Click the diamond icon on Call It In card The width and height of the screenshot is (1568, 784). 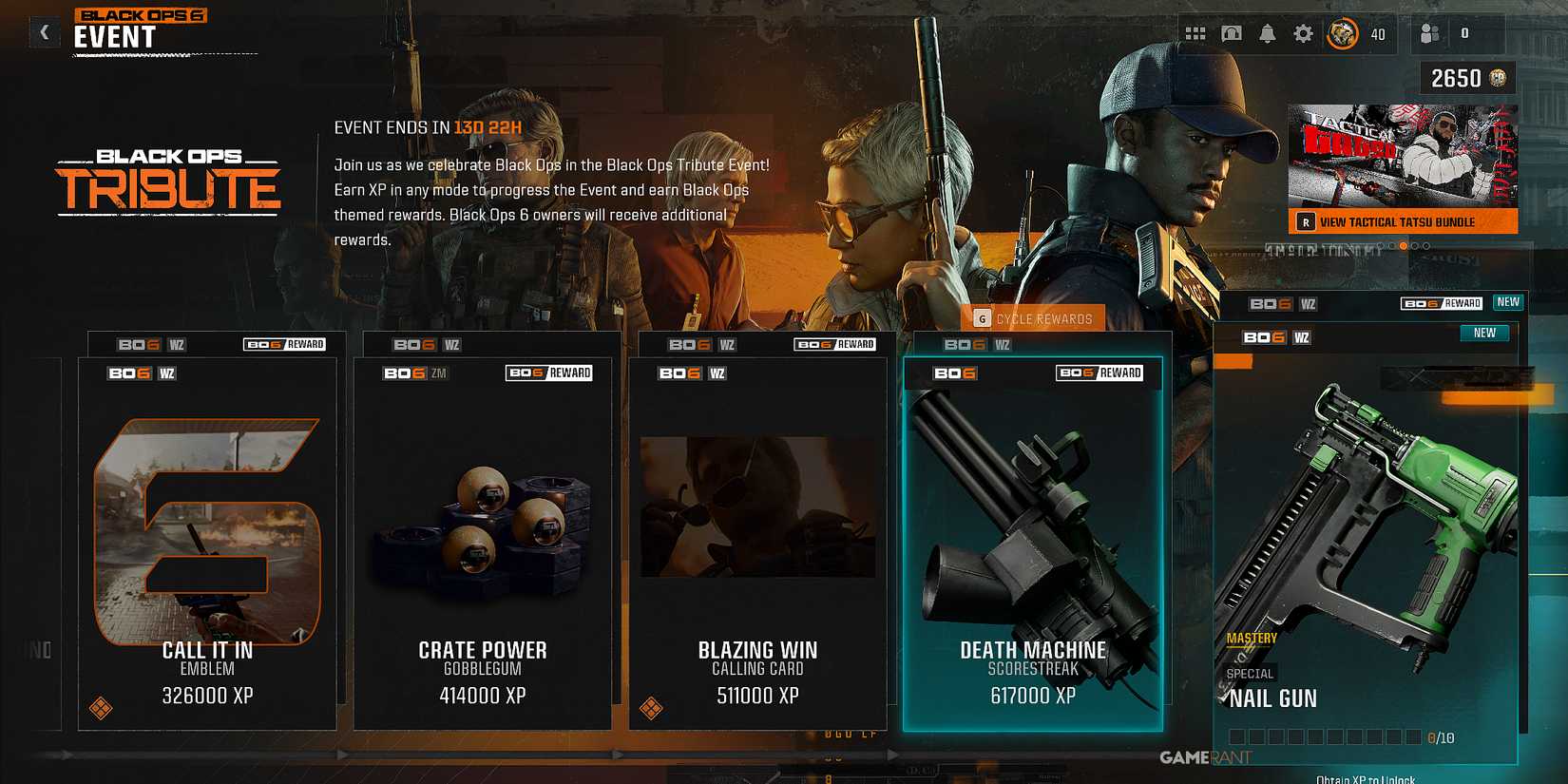point(99,708)
